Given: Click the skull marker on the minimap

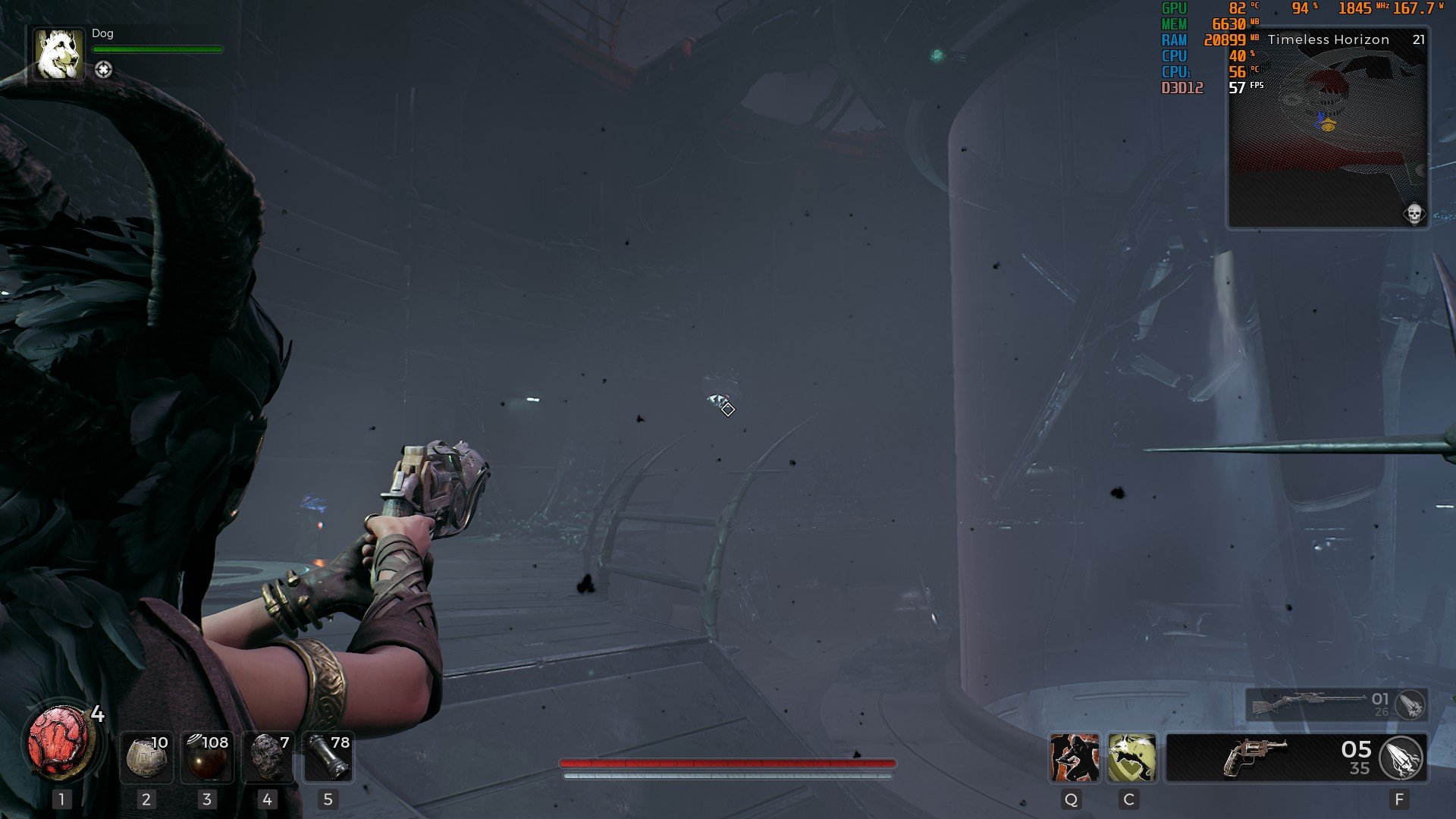Looking at the screenshot, I should (x=1414, y=214).
